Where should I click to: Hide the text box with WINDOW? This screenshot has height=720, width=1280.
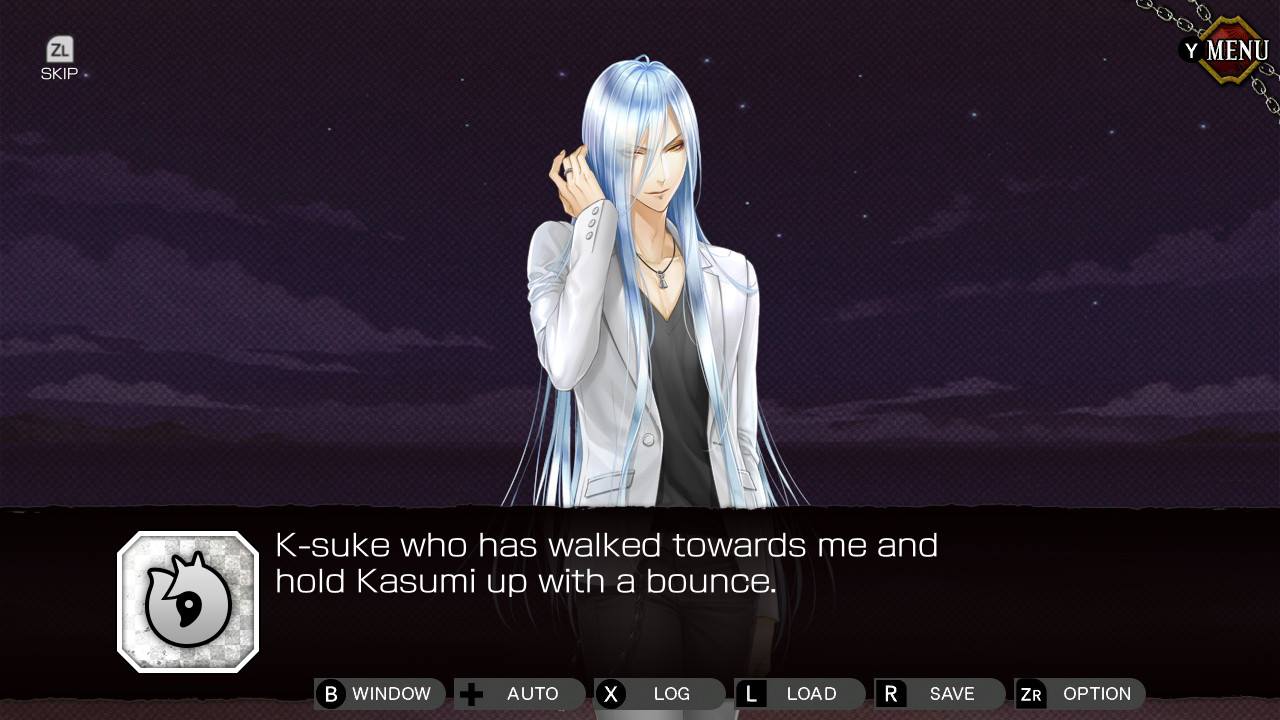click(380, 694)
